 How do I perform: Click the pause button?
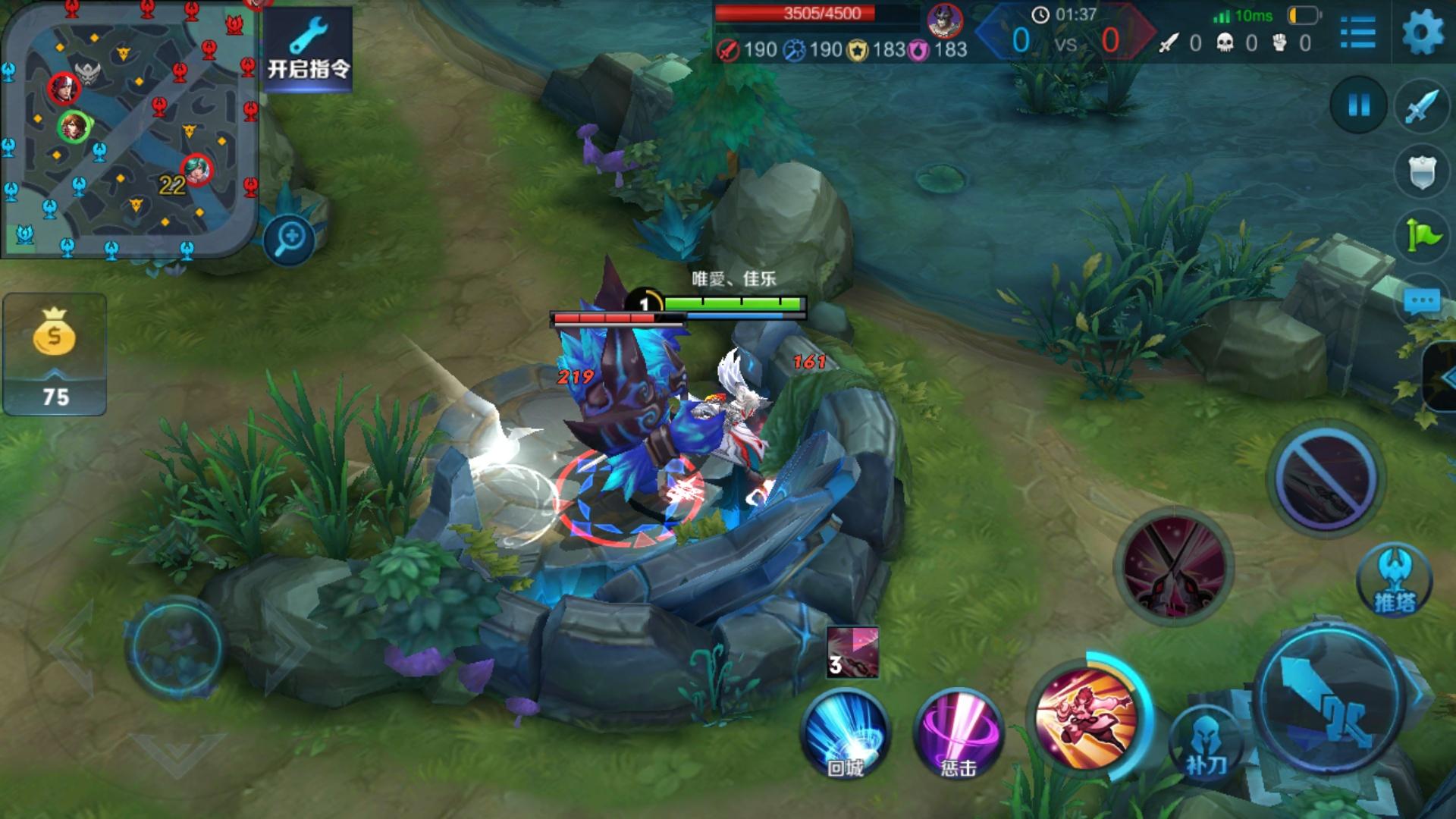pyautogui.click(x=1358, y=105)
